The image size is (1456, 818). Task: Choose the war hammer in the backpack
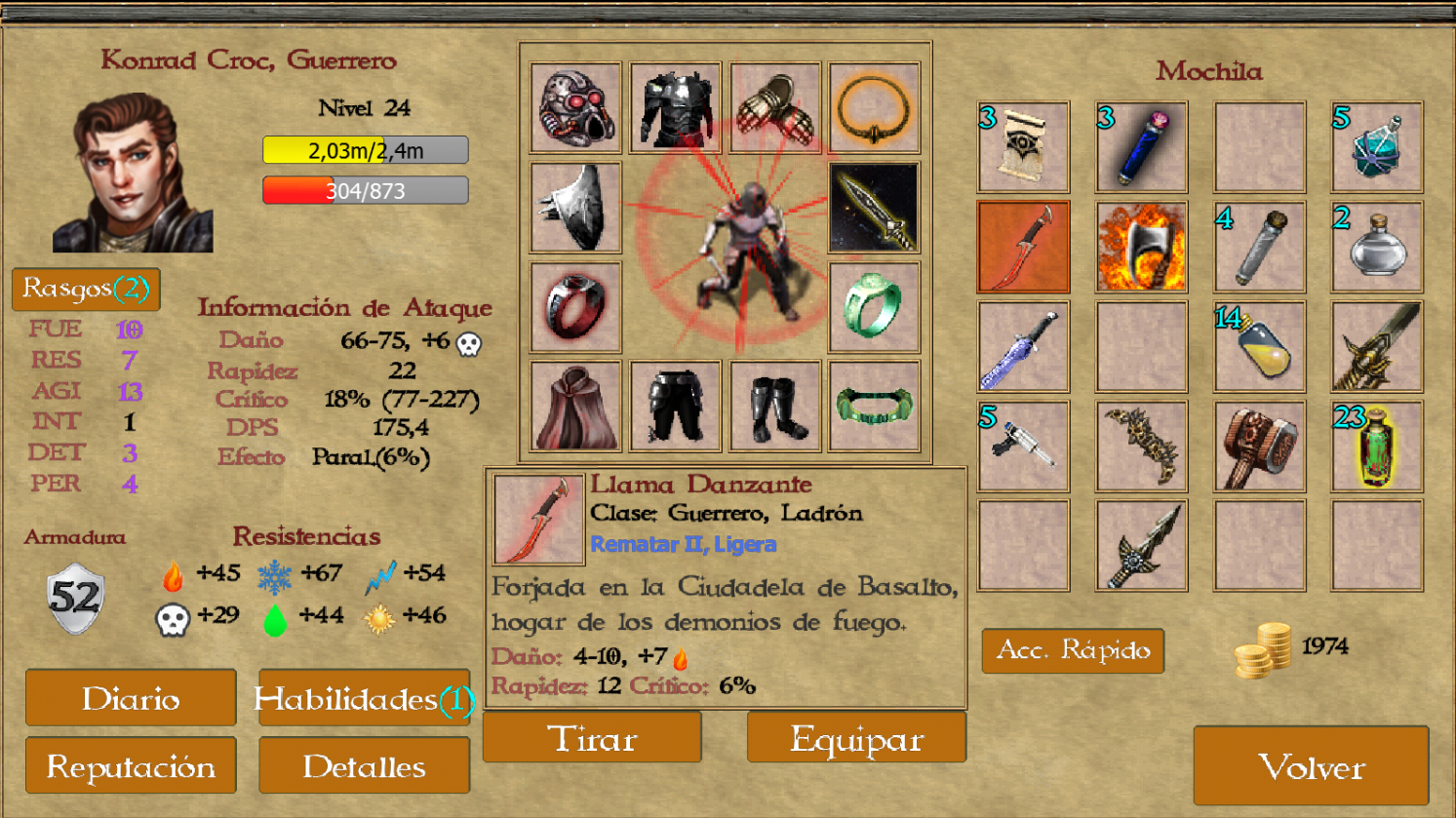pos(1259,447)
